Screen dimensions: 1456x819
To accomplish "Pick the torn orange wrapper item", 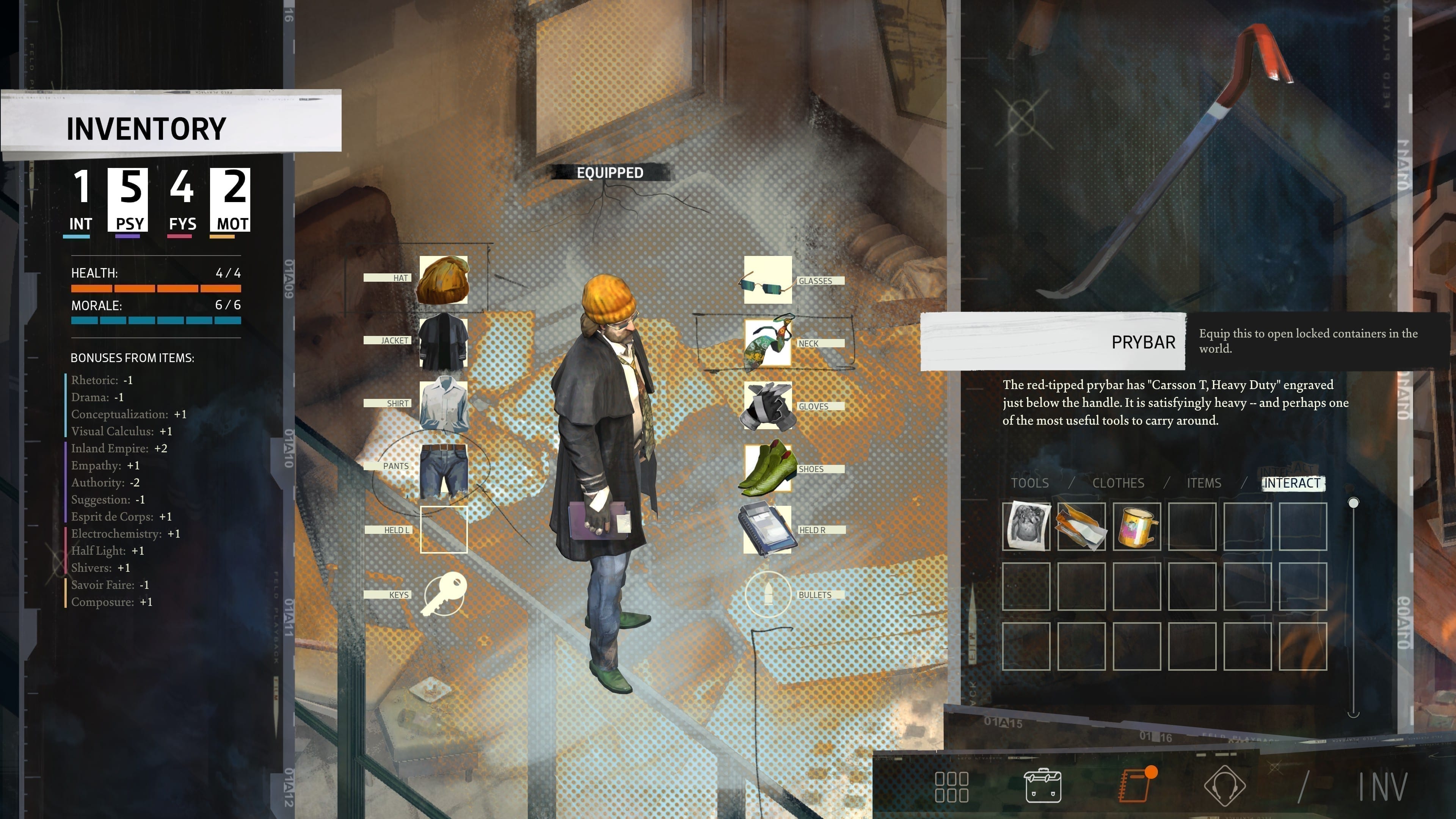I will point(1081,526).
